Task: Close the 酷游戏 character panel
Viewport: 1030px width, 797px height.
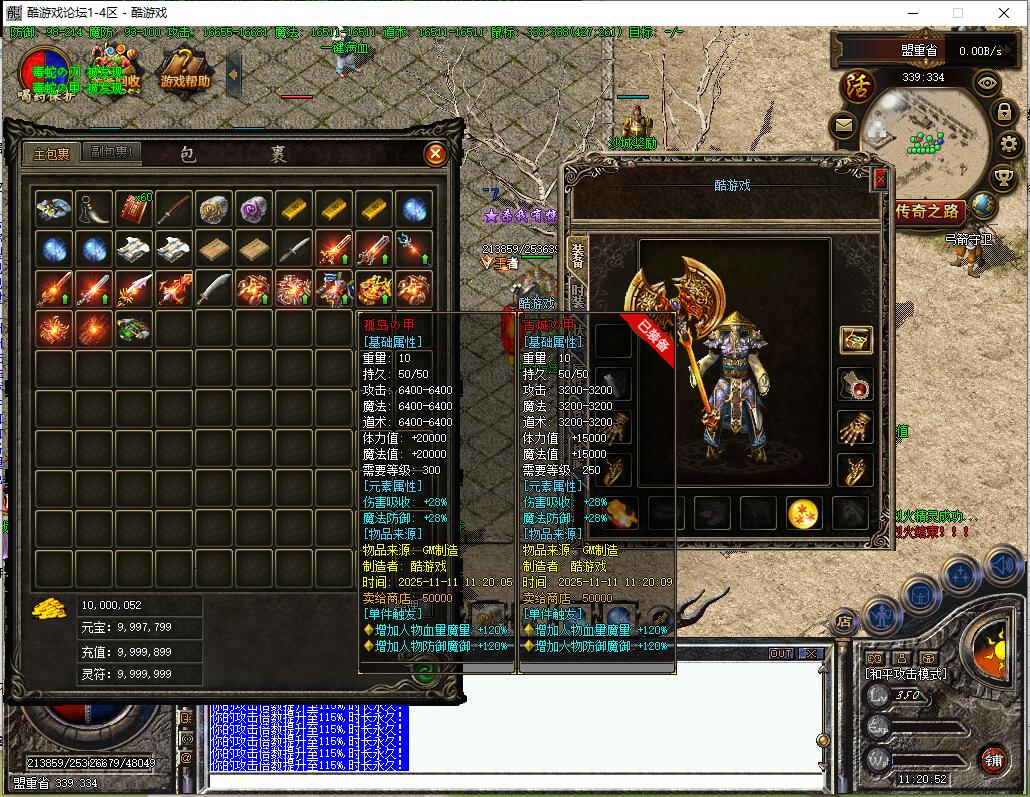Action: pyautogui.click(x=880, y=179)
